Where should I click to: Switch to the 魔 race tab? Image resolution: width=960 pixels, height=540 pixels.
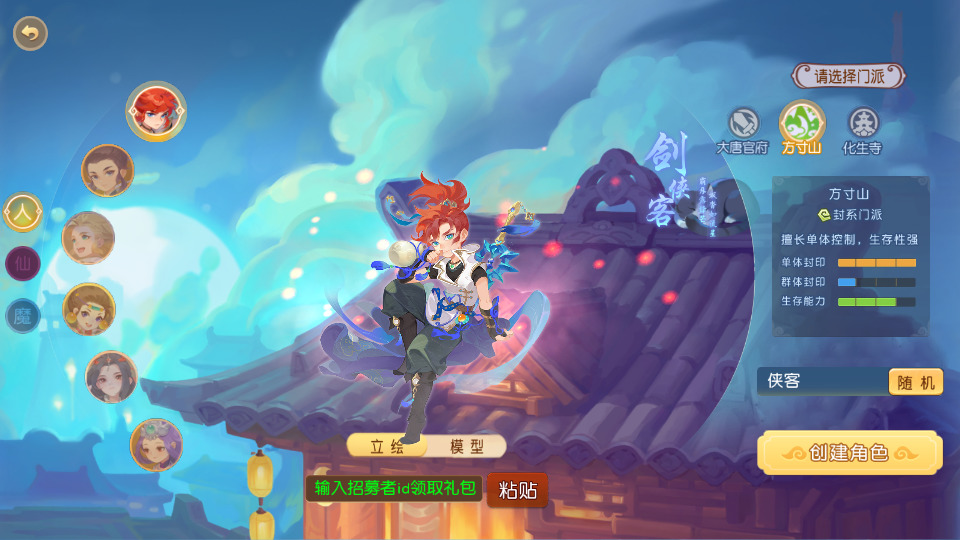[x=23, y=316]
